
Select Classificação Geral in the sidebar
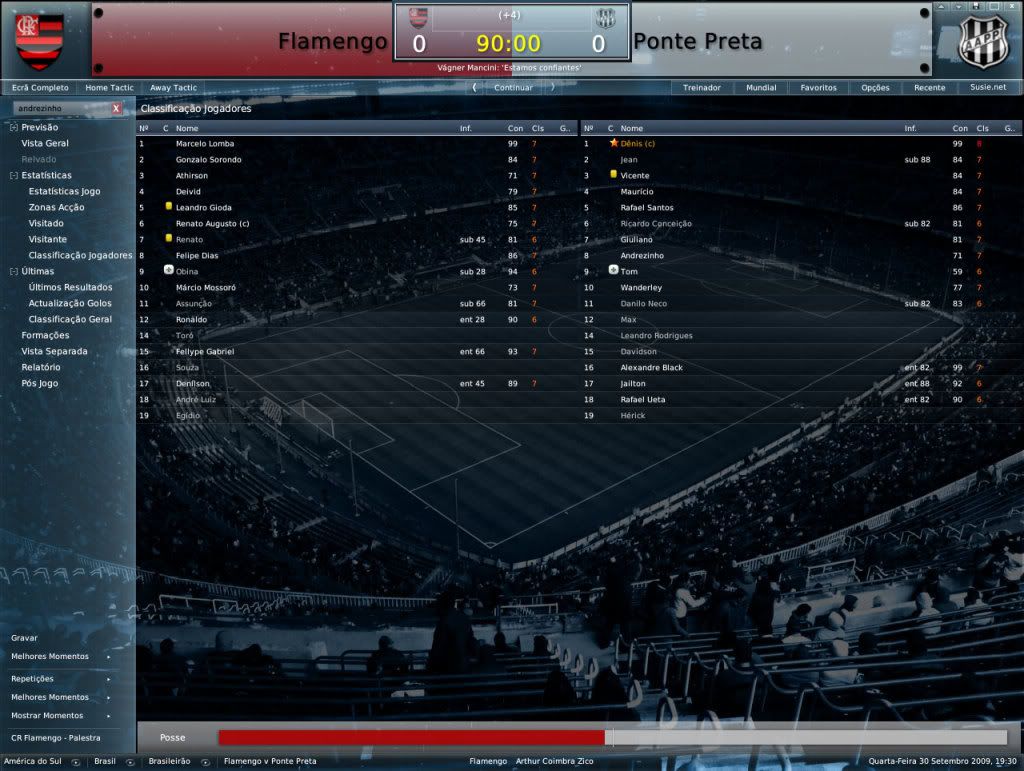coord(70,319)
